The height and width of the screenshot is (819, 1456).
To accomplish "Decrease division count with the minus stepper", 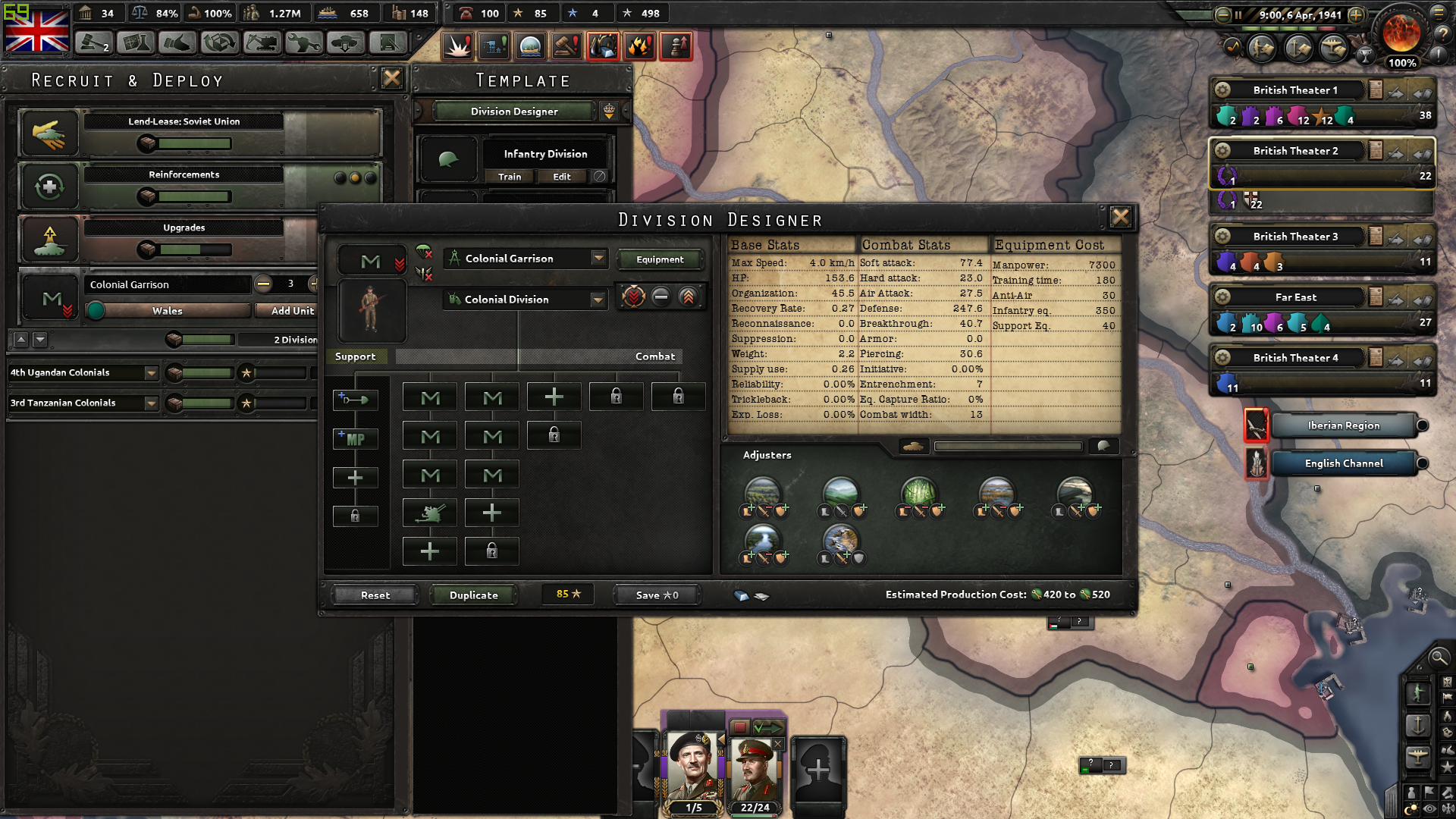I will (263, 285).
